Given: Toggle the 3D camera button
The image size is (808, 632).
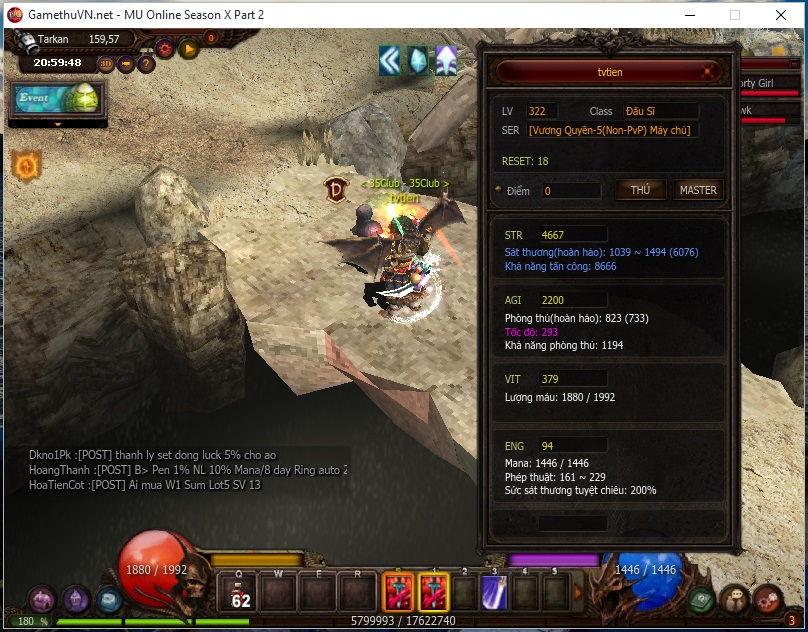Looking at the screenshot, I should 107,64.
